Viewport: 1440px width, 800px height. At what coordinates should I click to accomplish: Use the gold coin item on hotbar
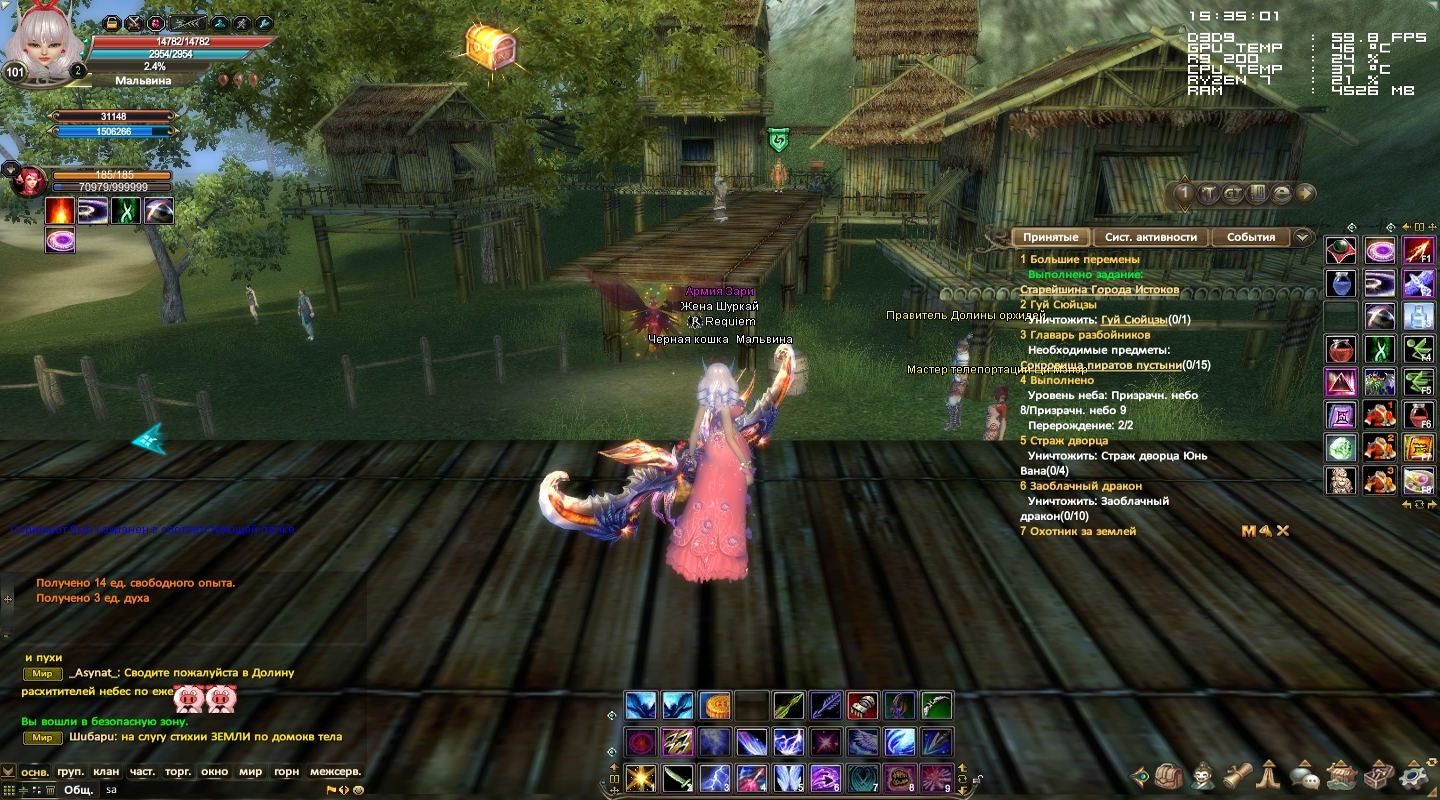(714, 706)
